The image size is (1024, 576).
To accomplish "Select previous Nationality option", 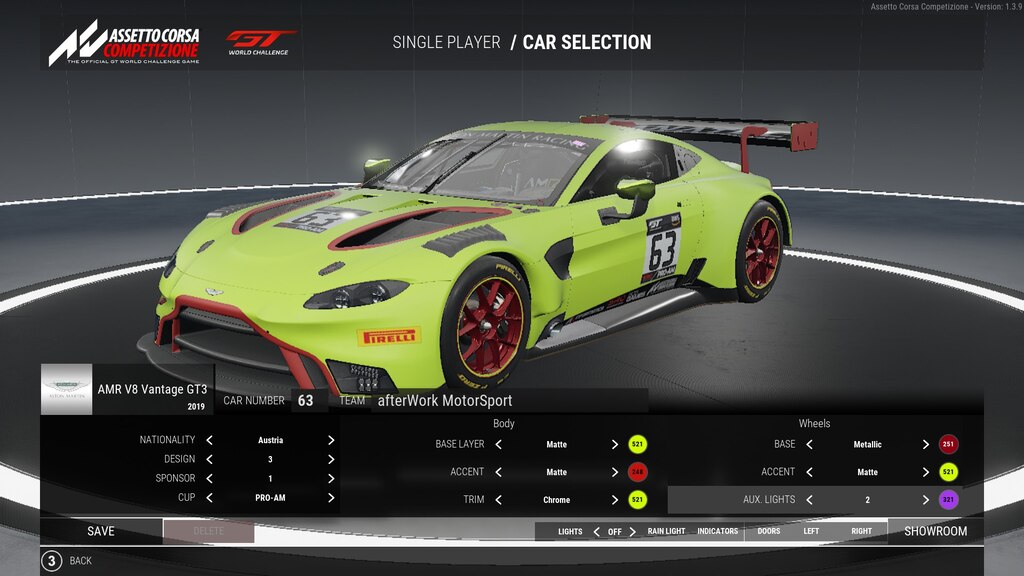I will (x=210, y=440).
